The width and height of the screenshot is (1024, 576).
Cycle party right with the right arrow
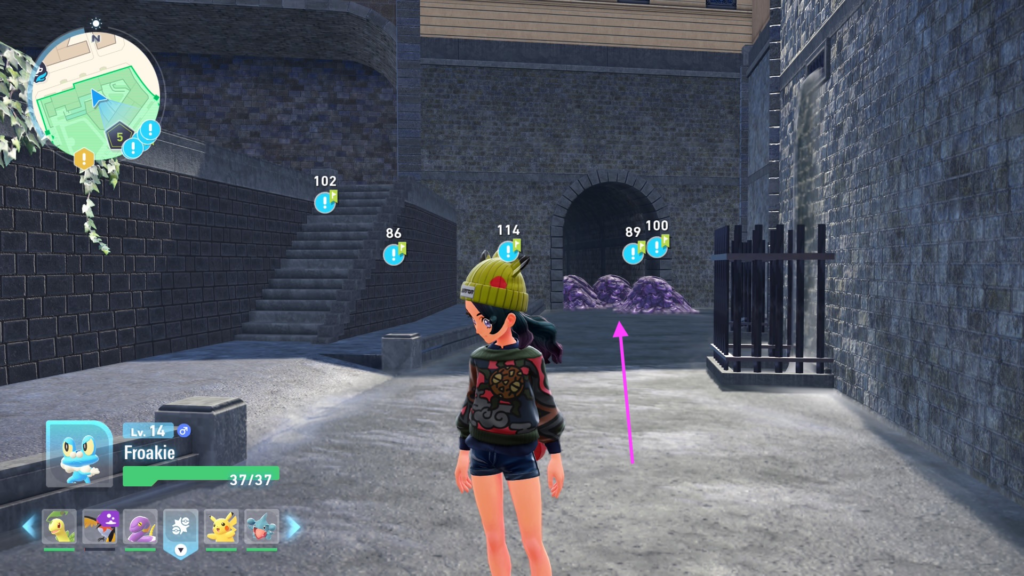pyautogui.click(x=293, y=527)
